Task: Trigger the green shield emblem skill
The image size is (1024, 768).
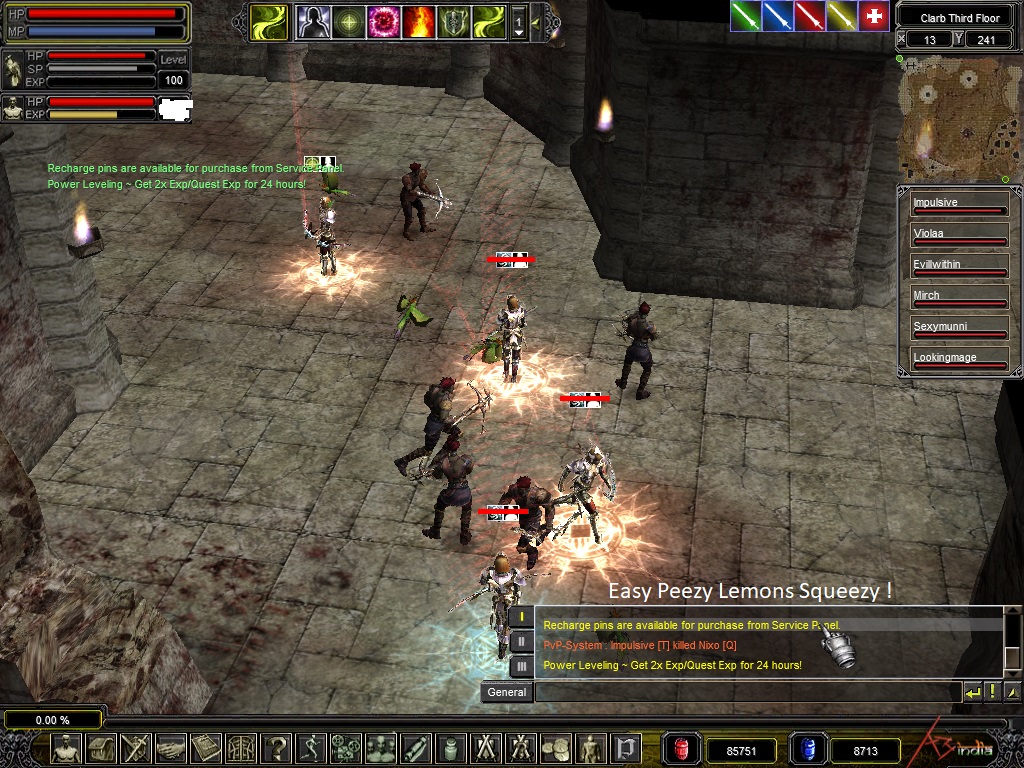Action: pos(453,21)
